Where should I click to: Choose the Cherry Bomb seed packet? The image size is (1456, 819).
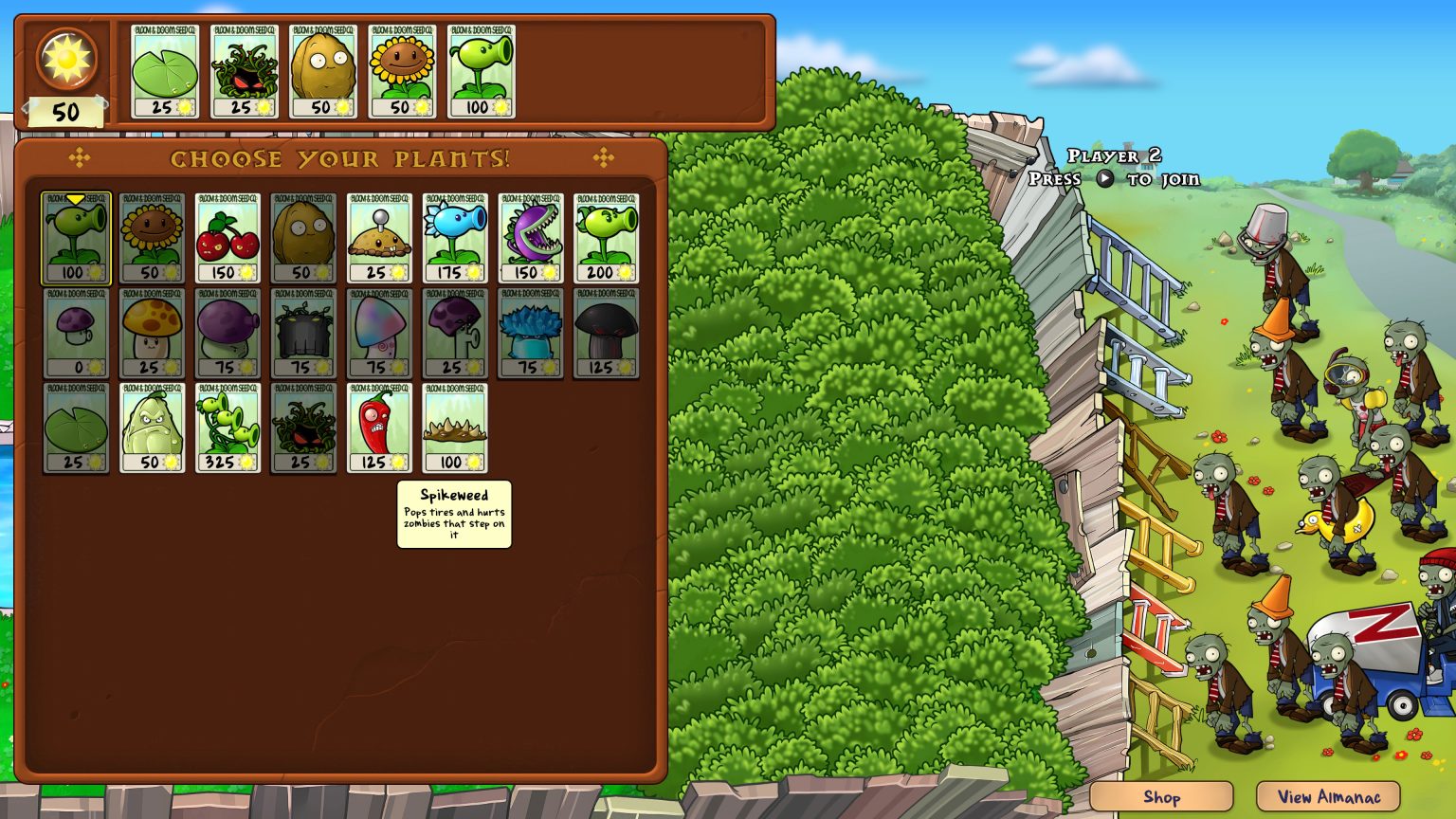[x=227, y=238]
